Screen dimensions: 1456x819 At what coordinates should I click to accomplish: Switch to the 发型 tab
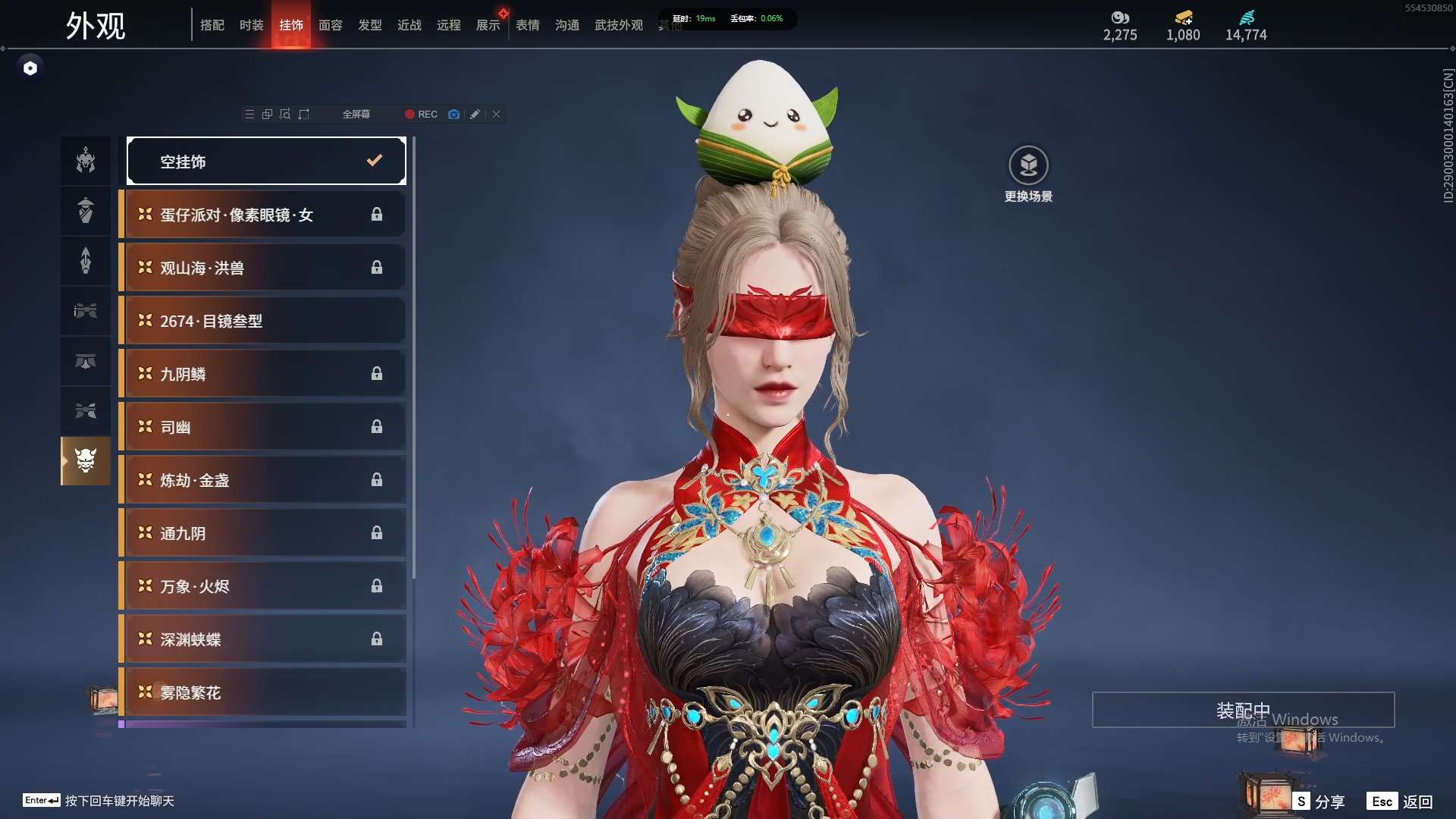(369, 25)
